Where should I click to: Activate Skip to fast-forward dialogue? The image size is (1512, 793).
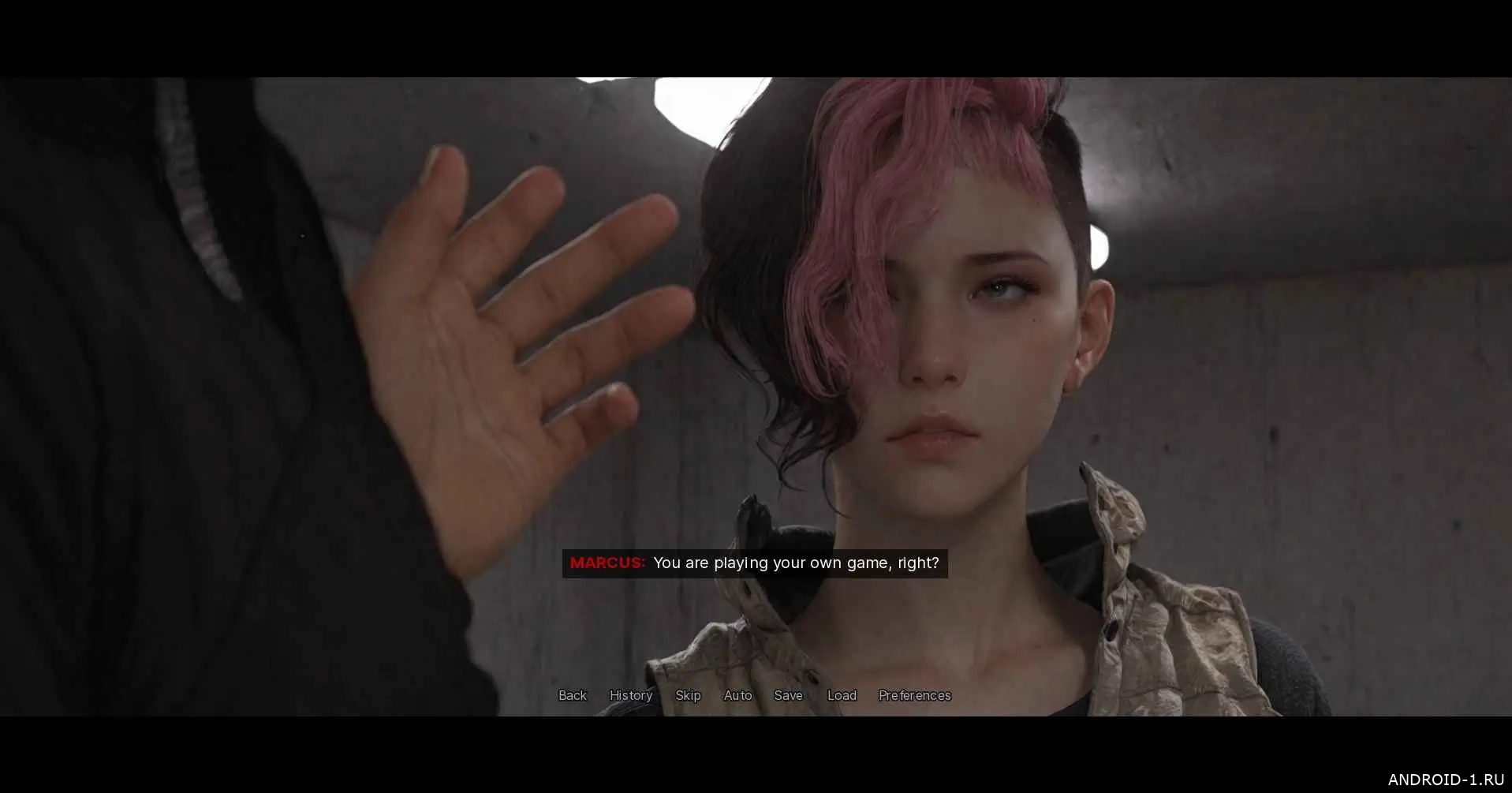[x=688, y=695]
